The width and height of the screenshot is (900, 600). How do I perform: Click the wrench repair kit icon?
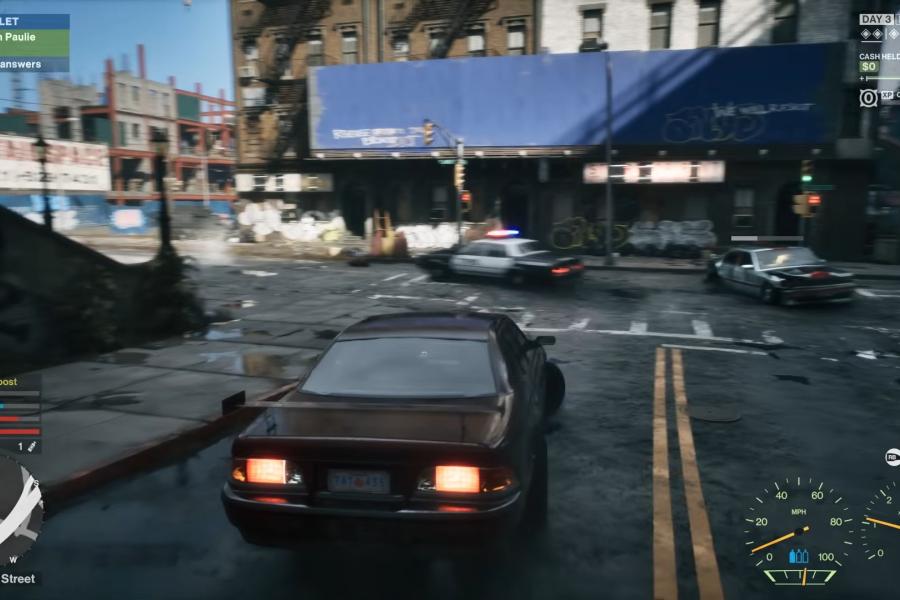coord(32,445)
